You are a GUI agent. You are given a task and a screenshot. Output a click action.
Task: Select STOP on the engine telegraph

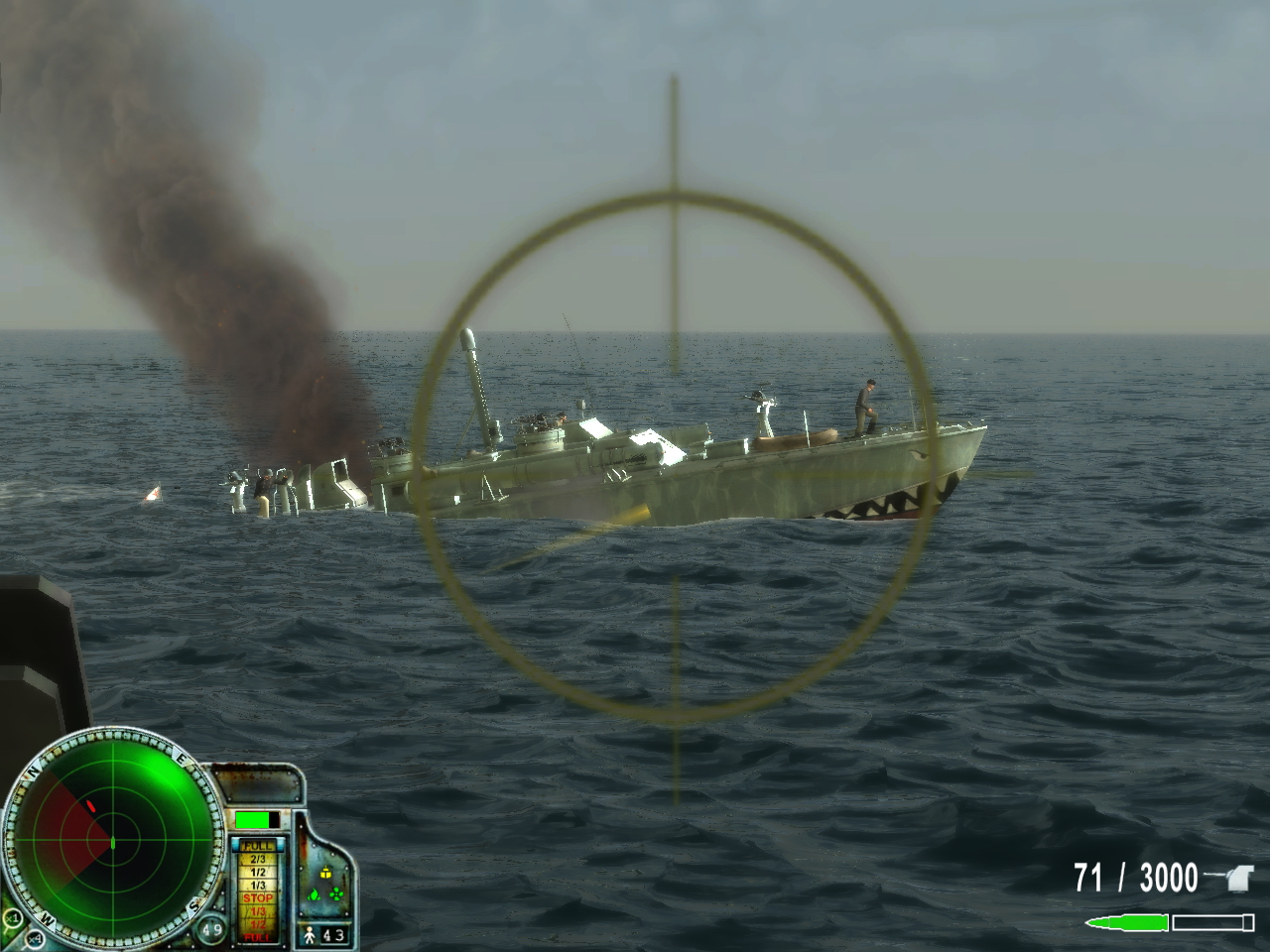(x=260, y=897)
